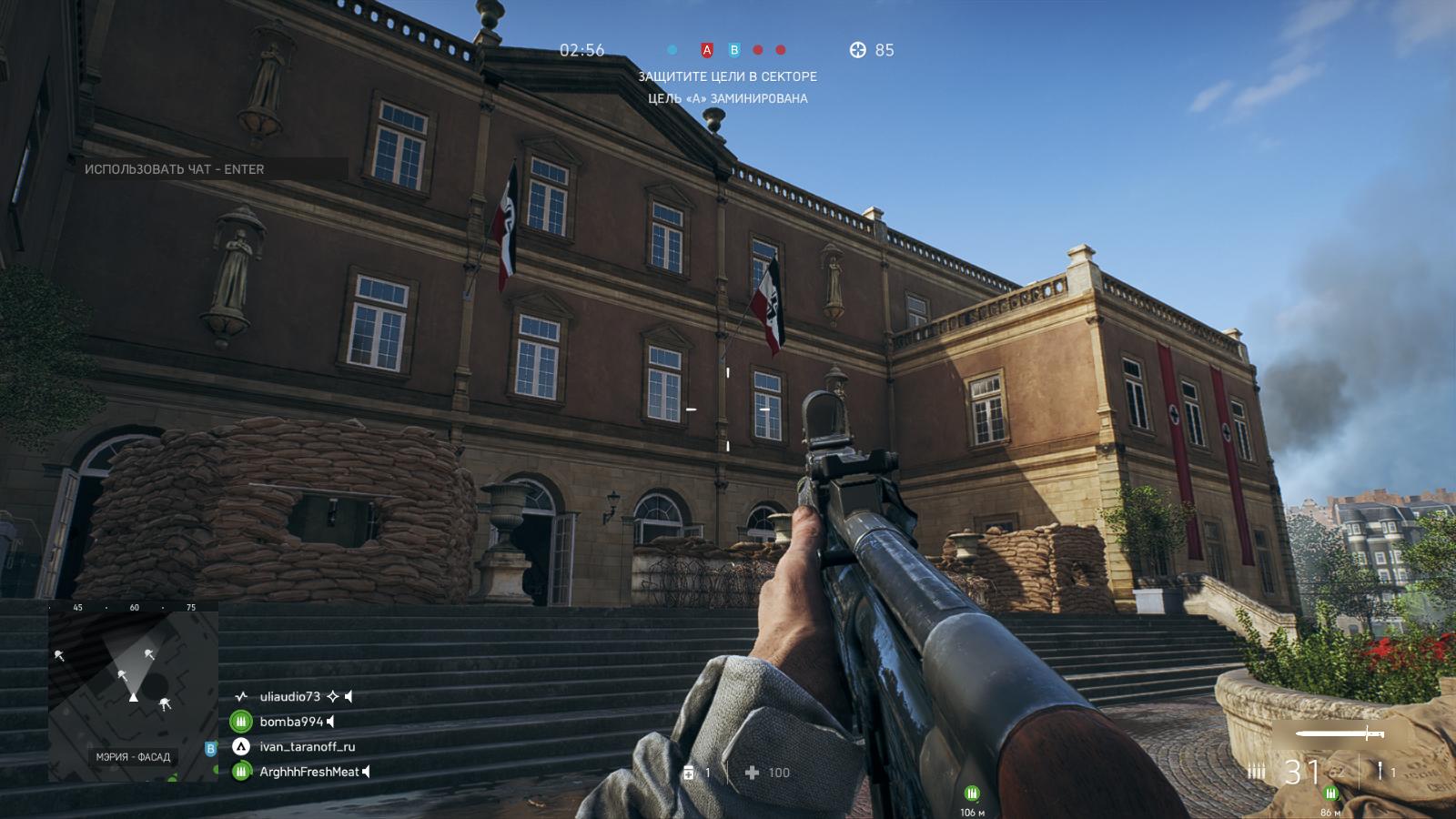This screenshot has width=1456, height=819.
Task: Select squad member uliaudio73
Action: pos(290,697)
